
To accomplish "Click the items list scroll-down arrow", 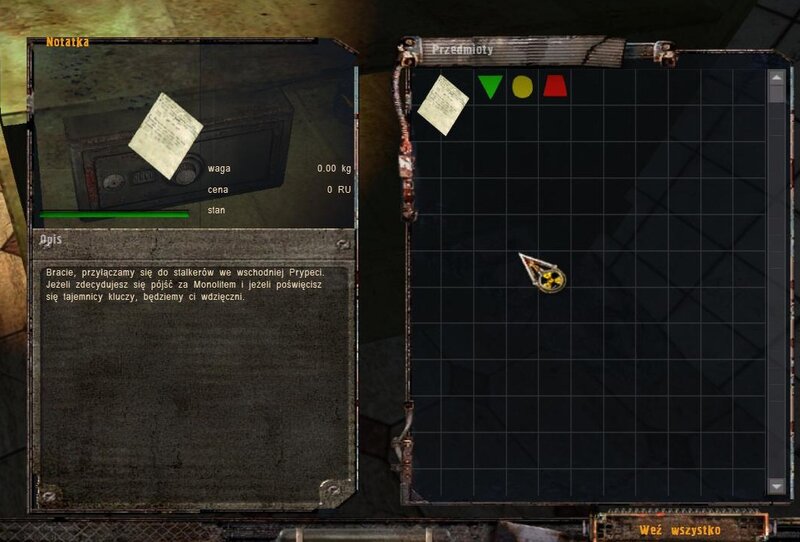I will point(777,485).
